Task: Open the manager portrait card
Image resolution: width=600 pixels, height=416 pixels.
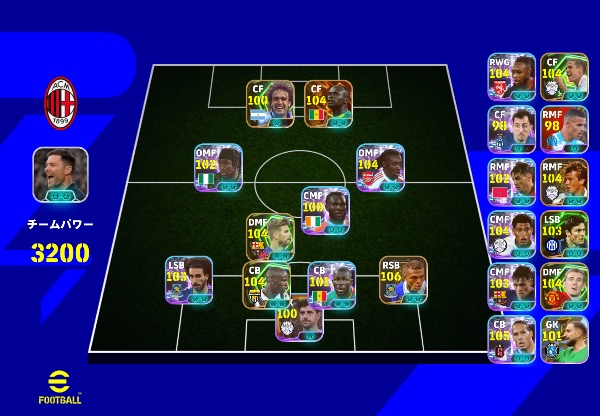Action: point(60,175)
